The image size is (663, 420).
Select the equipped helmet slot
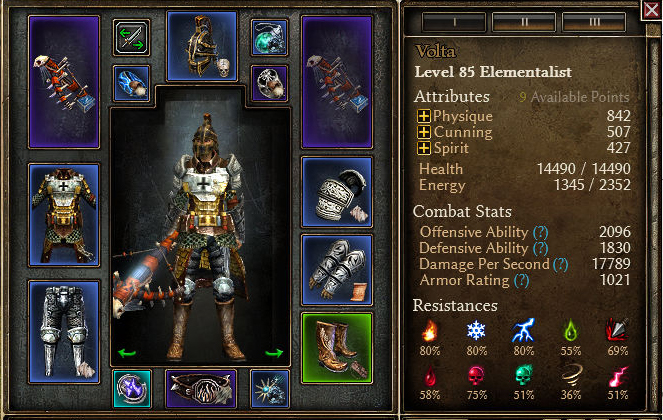[x=201, y=45]
